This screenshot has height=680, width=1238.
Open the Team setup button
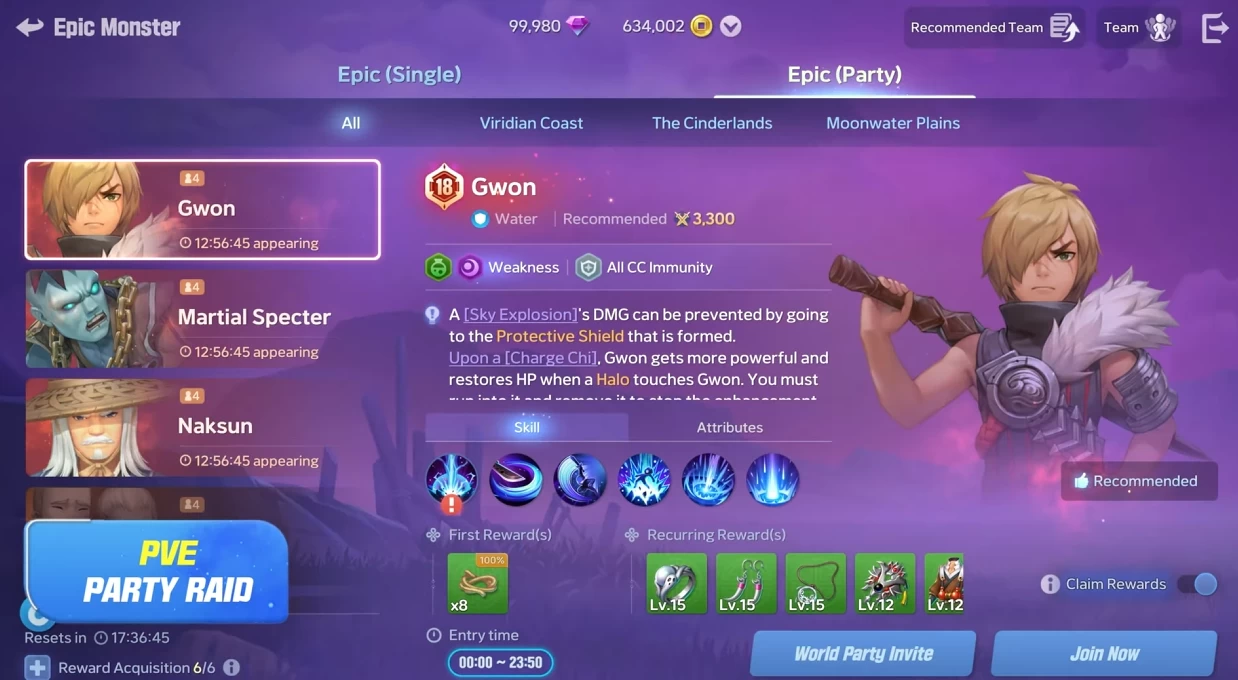coord(1138,28)
